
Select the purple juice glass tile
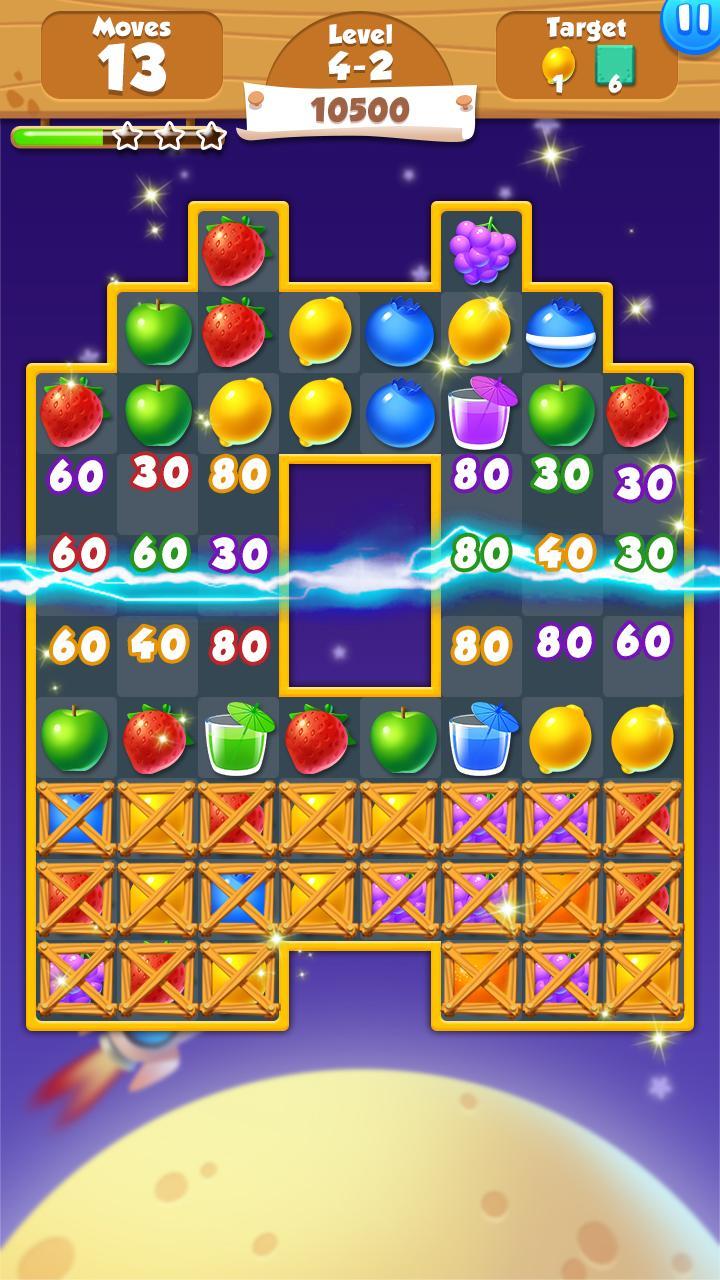pos(481,412)
